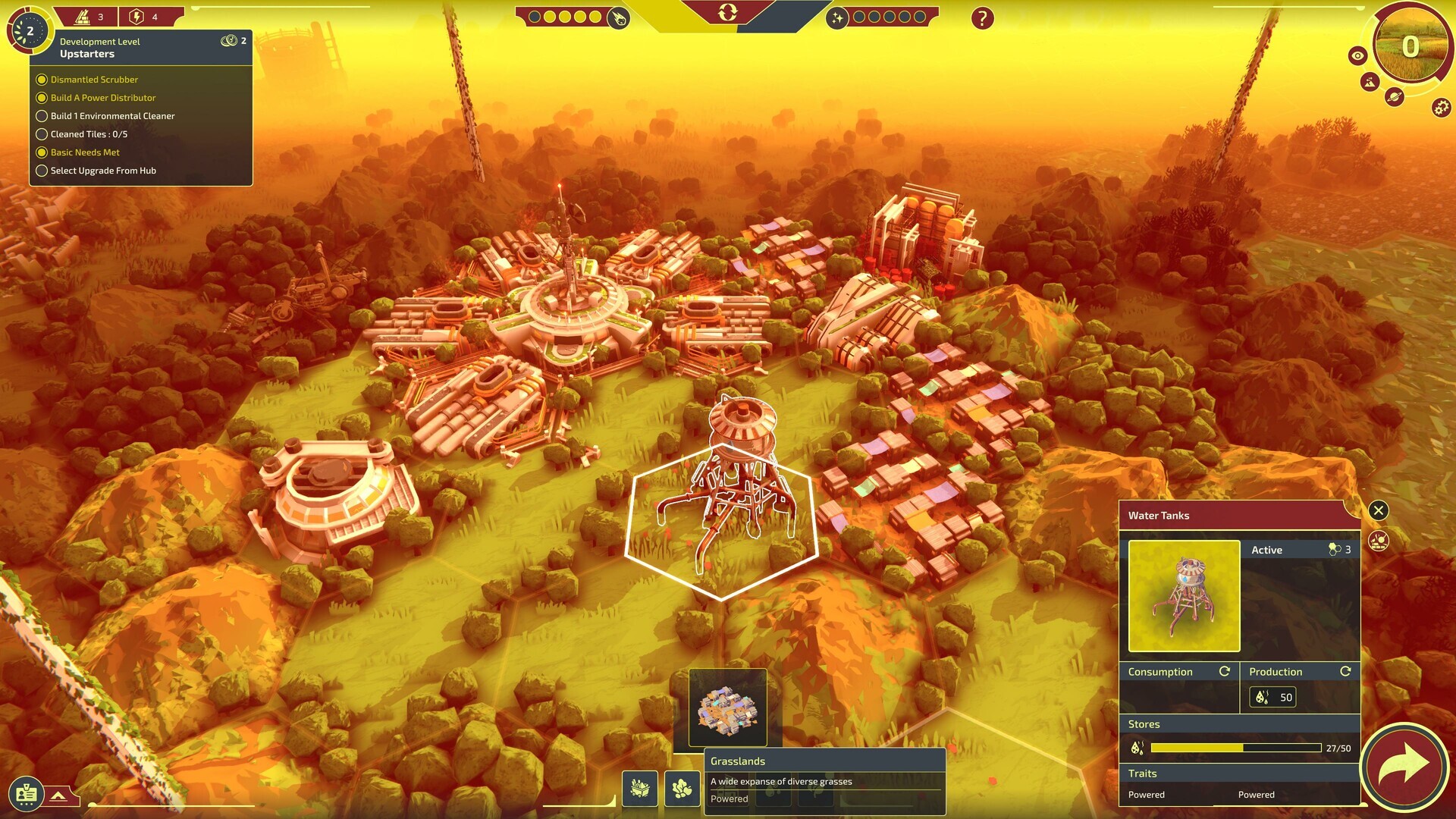1456x819 pixels.
Task: Refresh the Consumption section
Action: 1224,671
